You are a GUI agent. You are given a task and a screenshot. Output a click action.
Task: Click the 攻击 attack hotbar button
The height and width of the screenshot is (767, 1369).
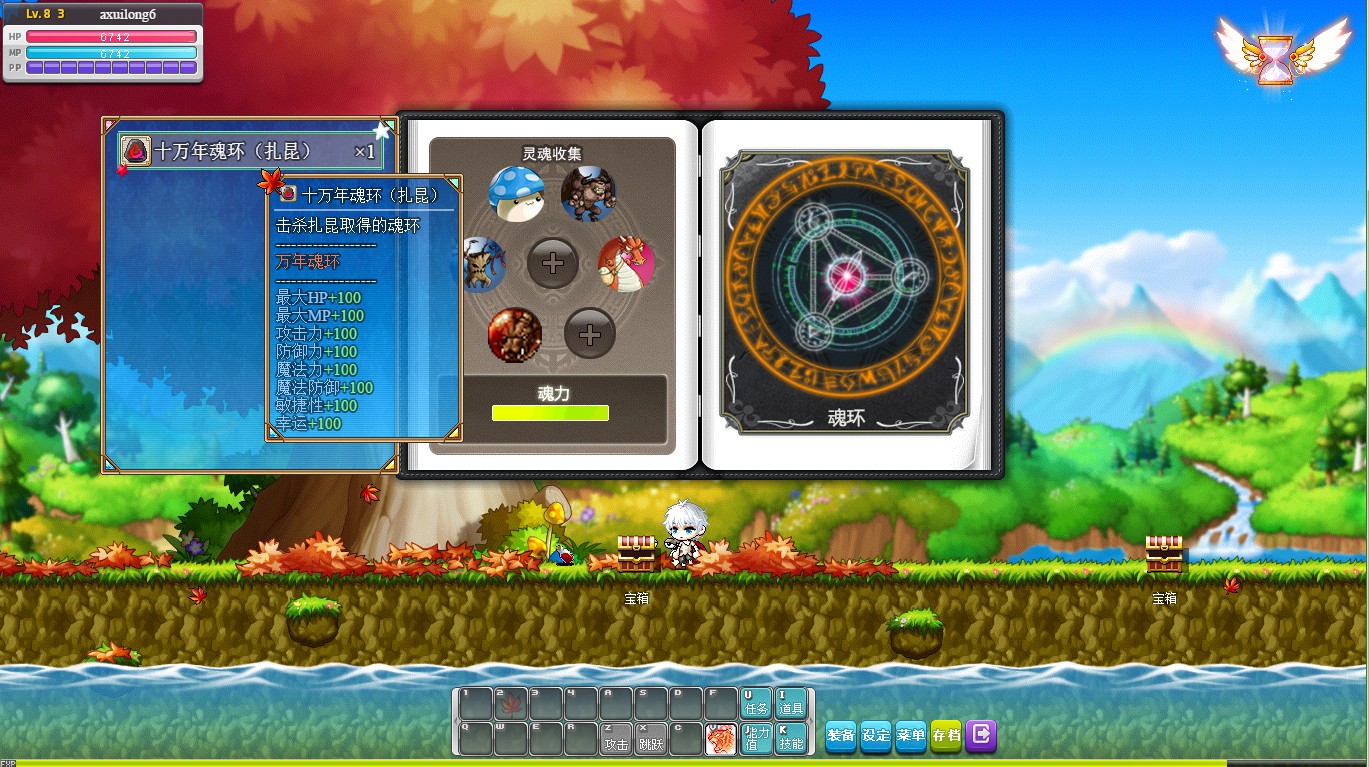click(617, 738)
